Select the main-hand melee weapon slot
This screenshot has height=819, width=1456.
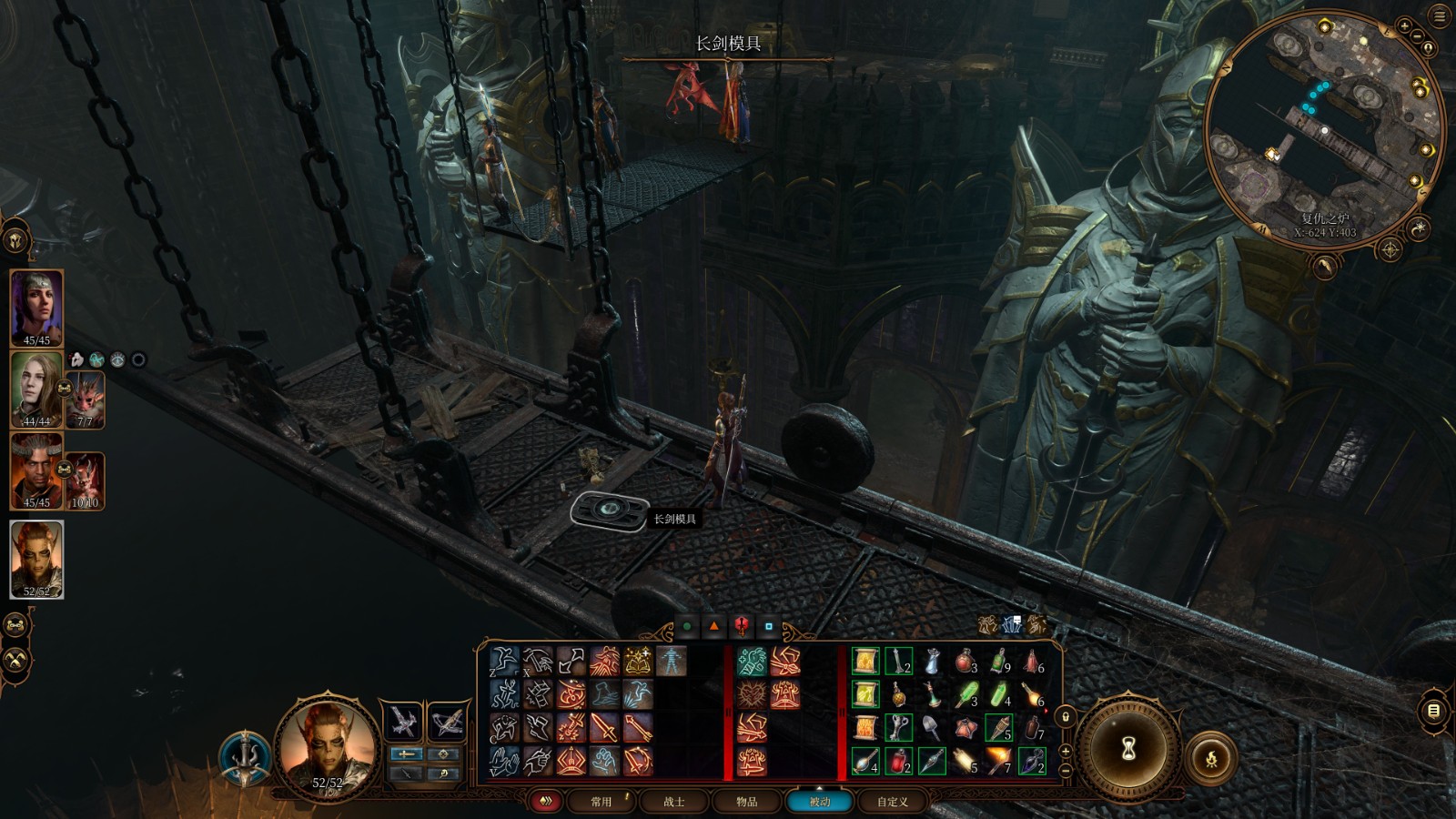(402, 723)
